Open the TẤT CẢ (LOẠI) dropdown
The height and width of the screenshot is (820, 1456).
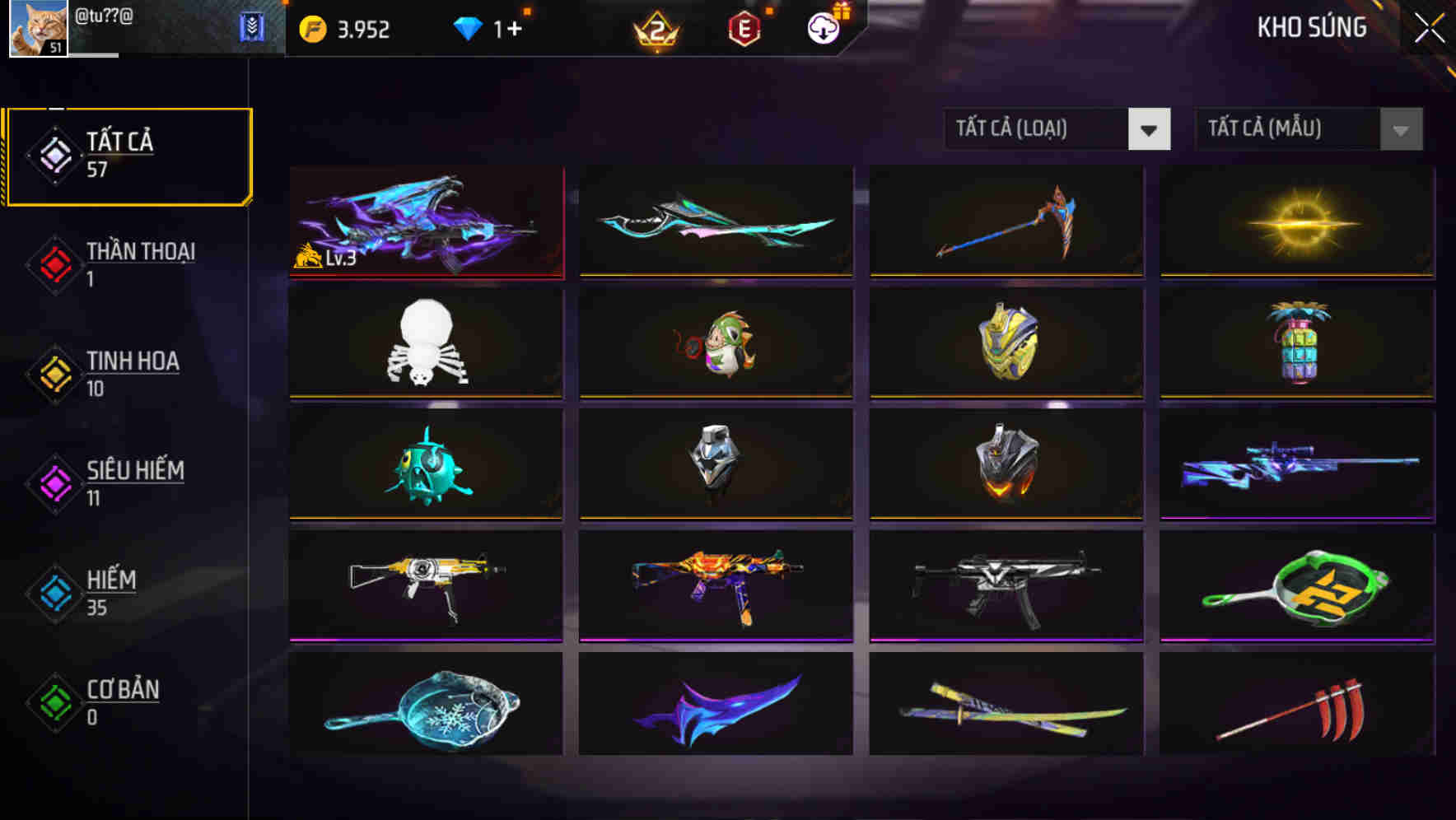[1057, 129]
